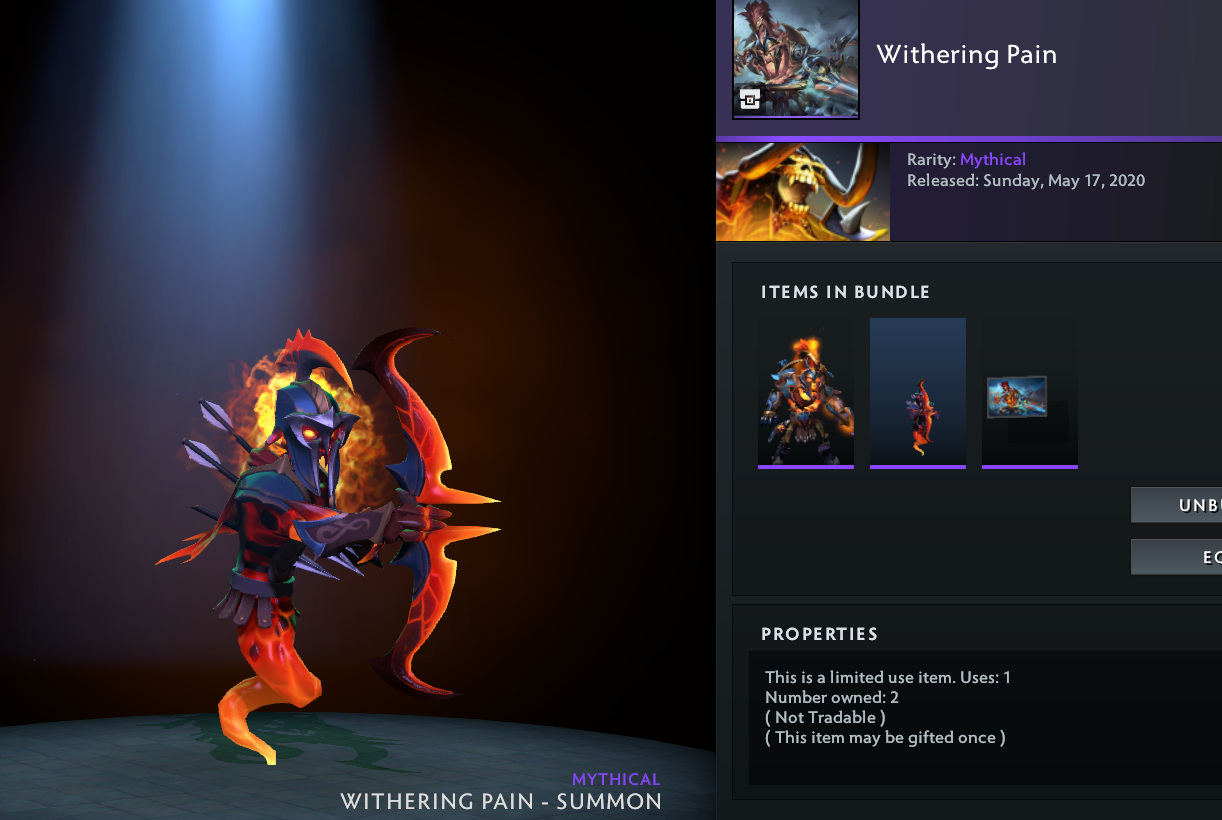
Task: Open the Withering Pain bundle portrait
Action: (796, 59)
